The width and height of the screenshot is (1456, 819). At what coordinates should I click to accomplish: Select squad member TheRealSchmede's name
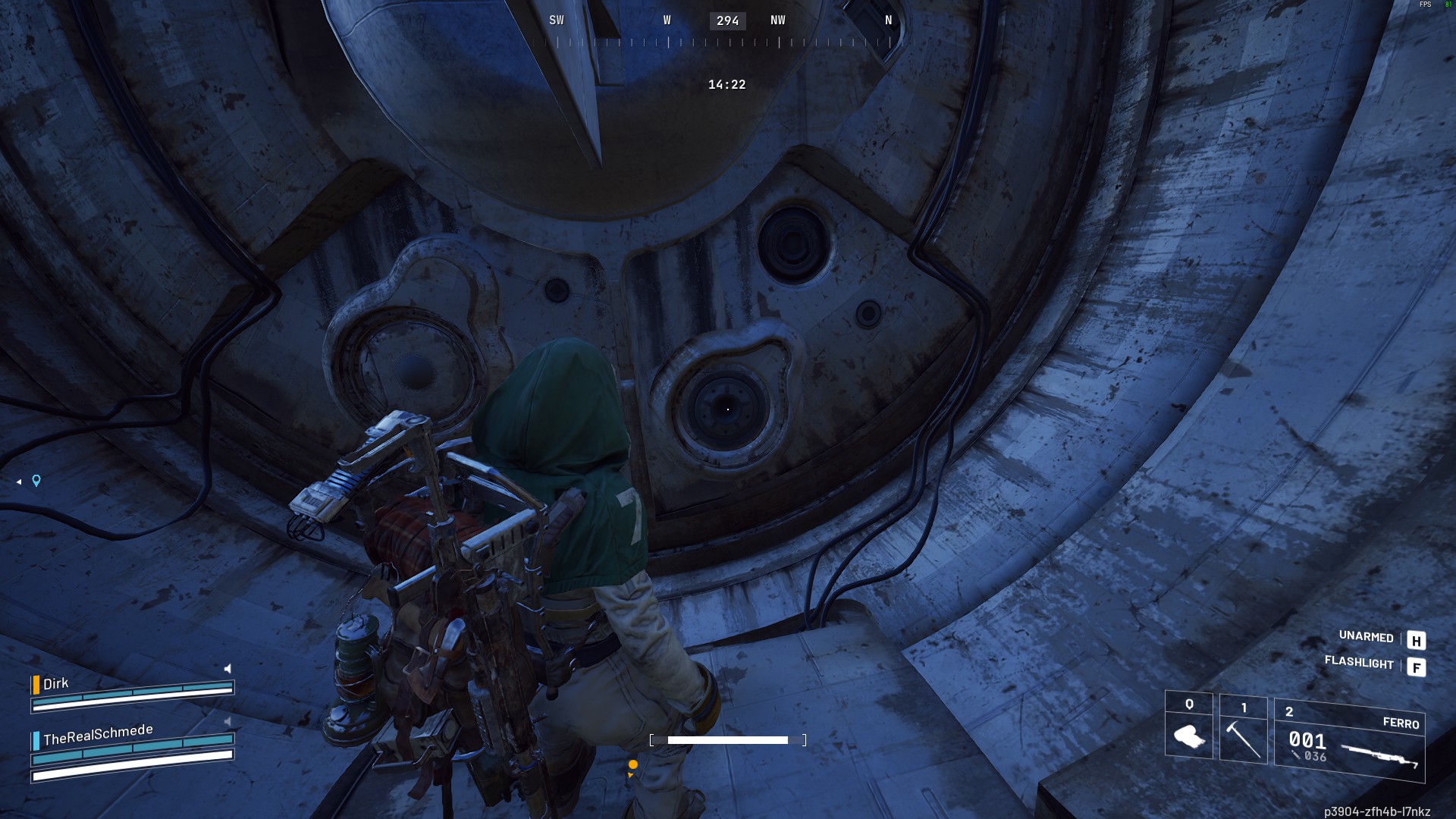98,734
